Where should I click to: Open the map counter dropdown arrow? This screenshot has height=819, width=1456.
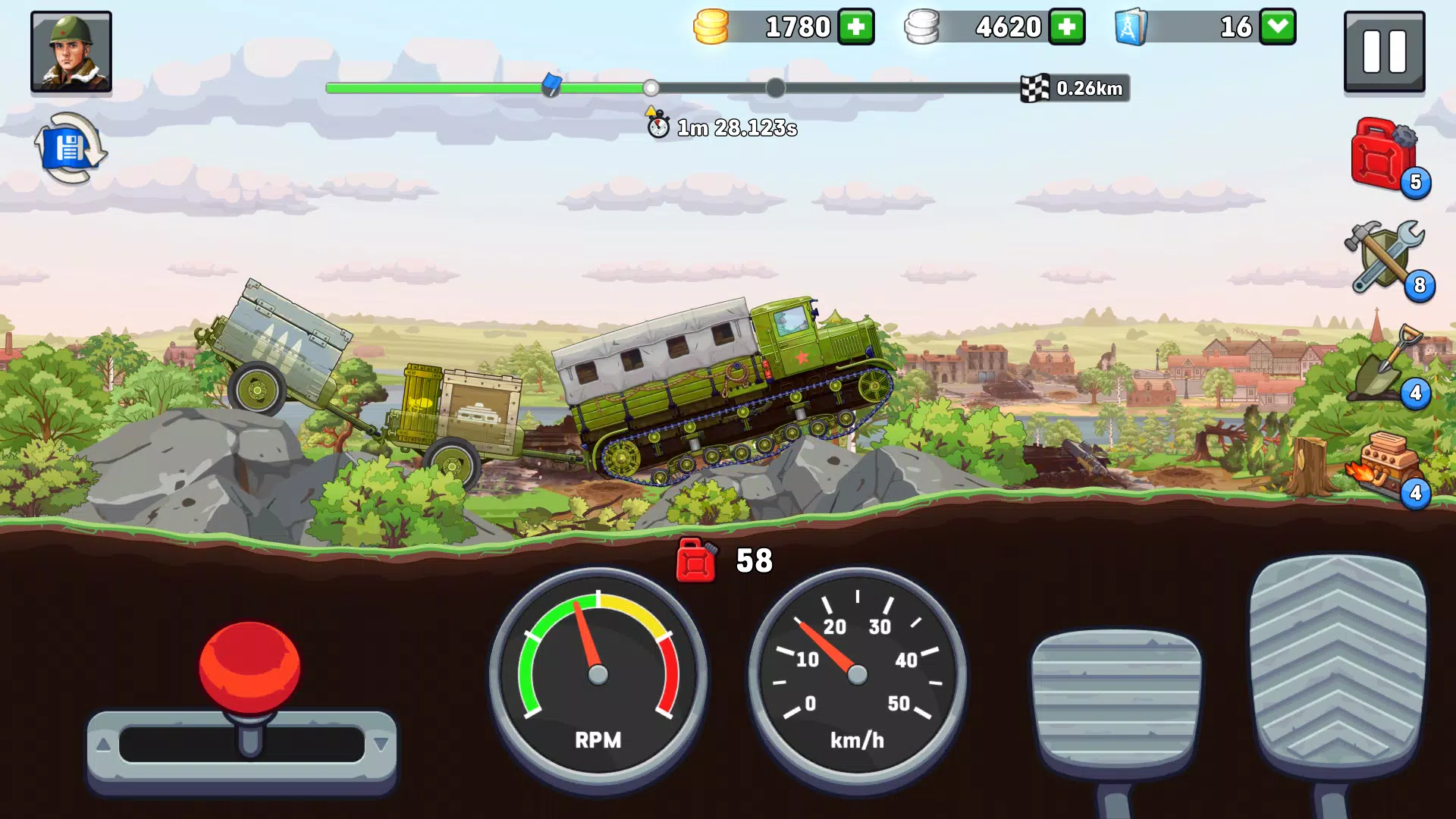click(x=1278, y=27)
